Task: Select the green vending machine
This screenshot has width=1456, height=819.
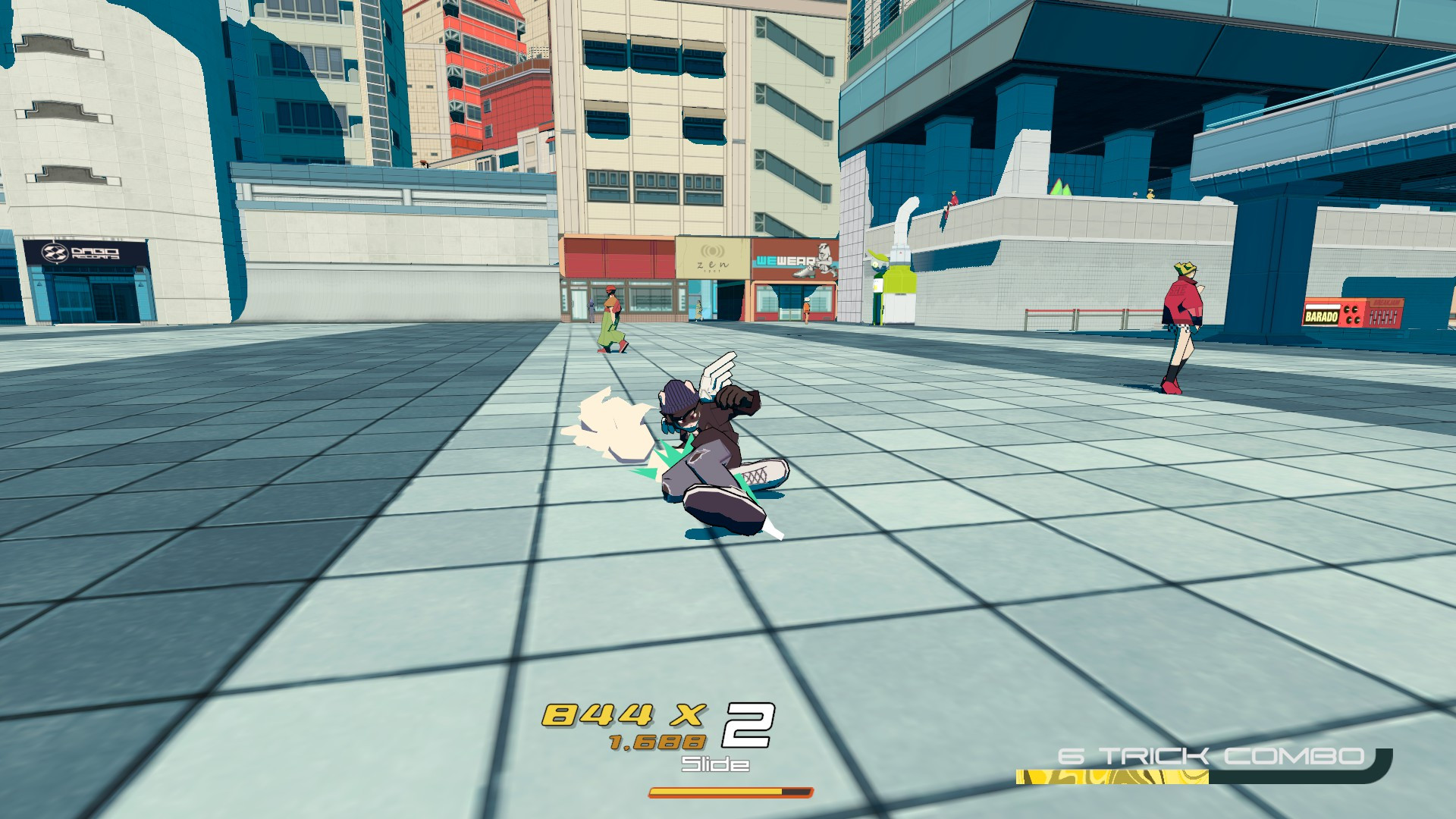Action: pos(899,288)
